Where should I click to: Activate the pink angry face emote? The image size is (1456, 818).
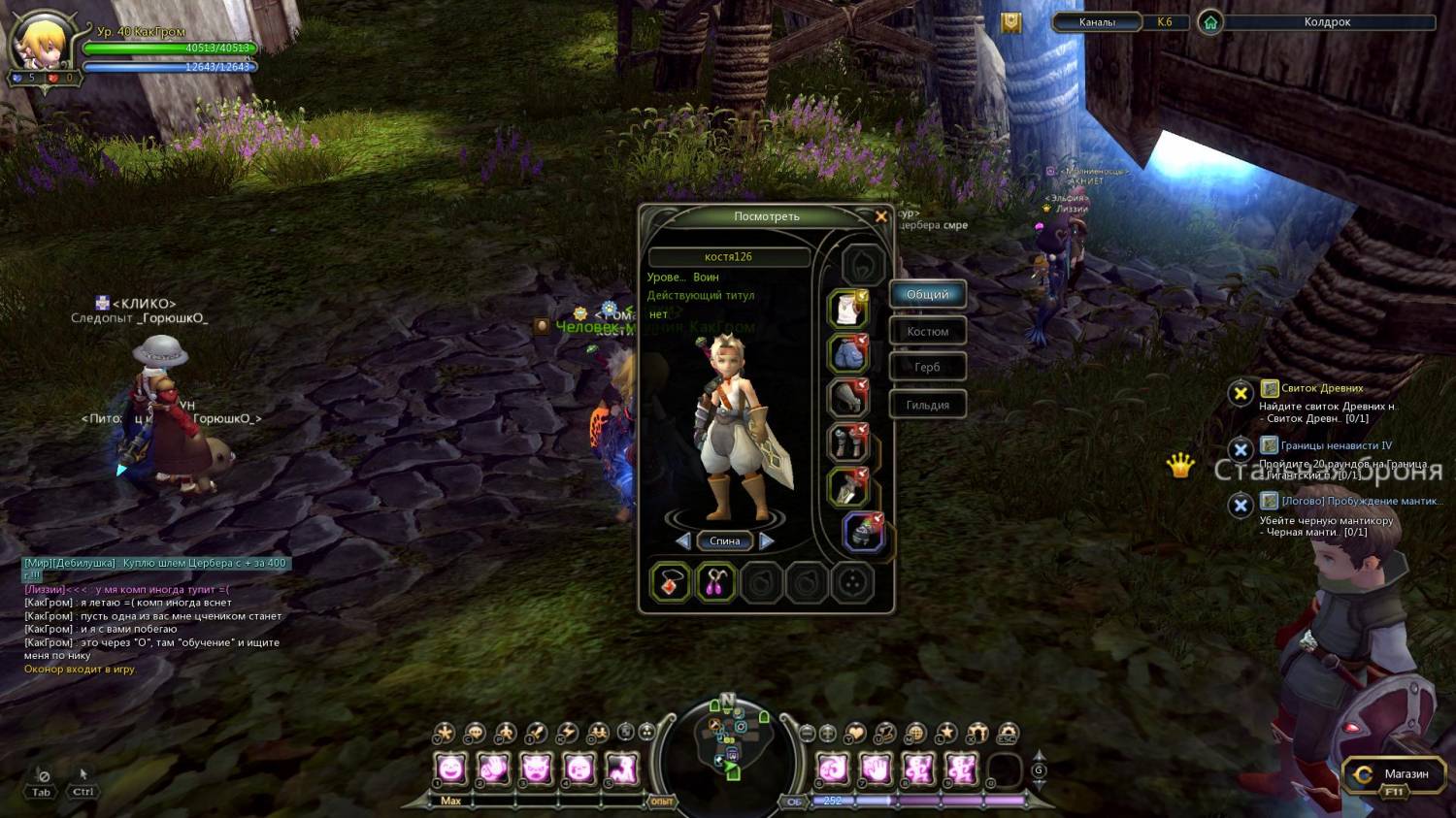536,769
